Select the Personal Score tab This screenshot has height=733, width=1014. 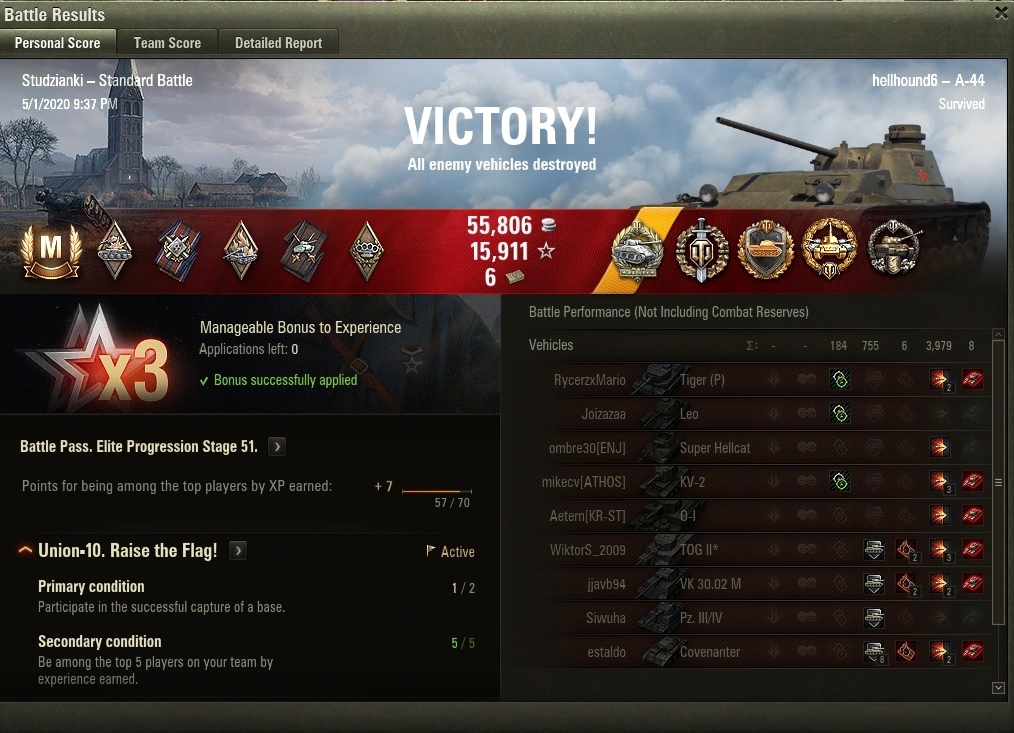[x=57, y=43]
